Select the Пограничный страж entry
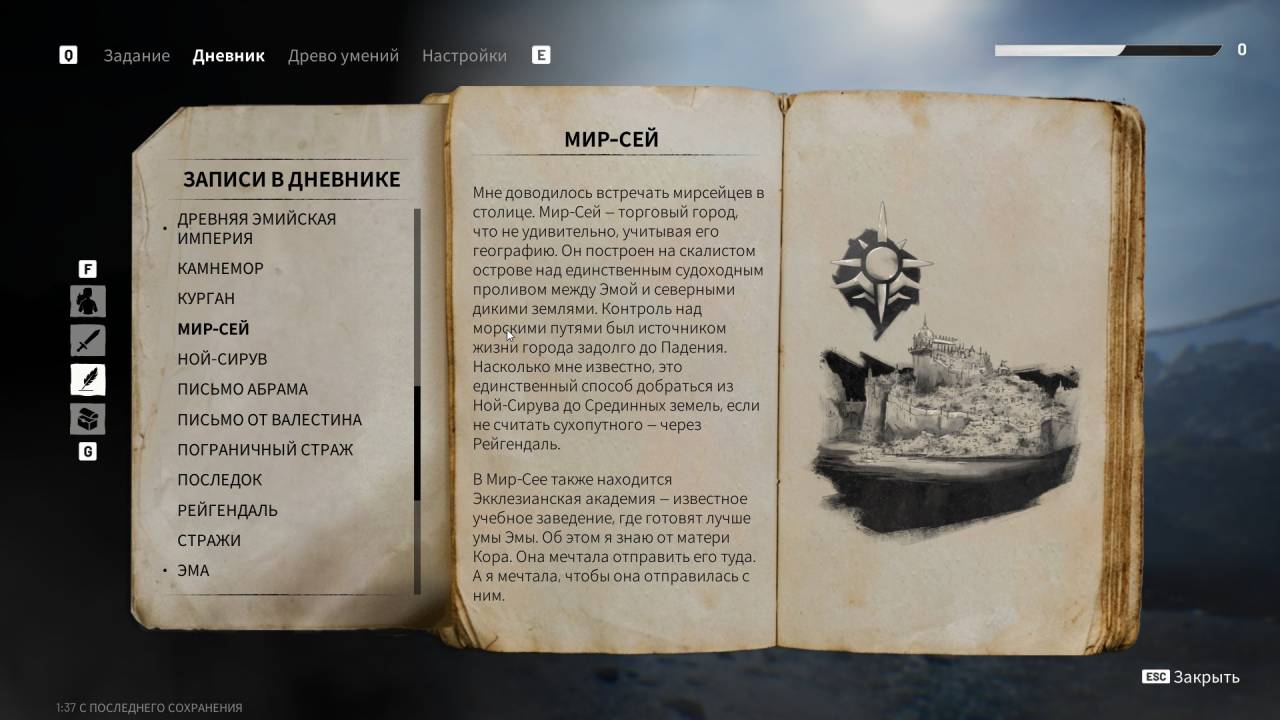This screenshot has width=1280, height=720. click(265, 450)
